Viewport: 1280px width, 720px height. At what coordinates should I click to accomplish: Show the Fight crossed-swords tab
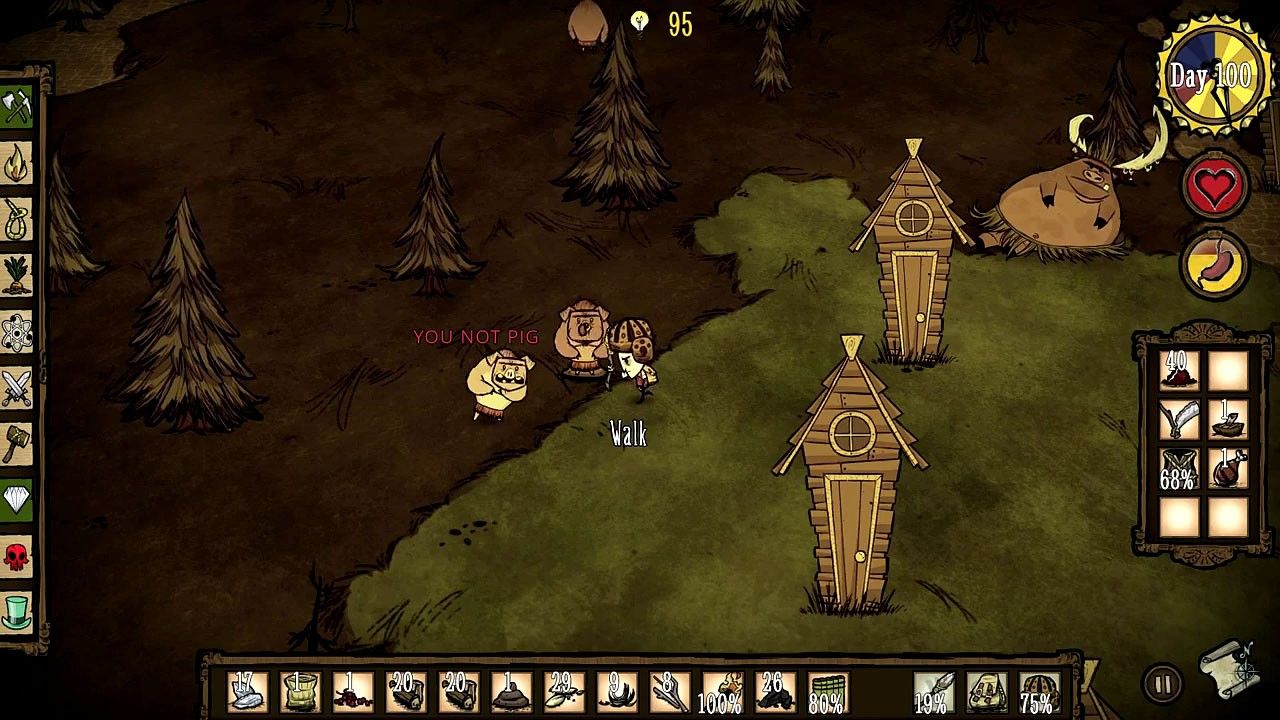17,387
